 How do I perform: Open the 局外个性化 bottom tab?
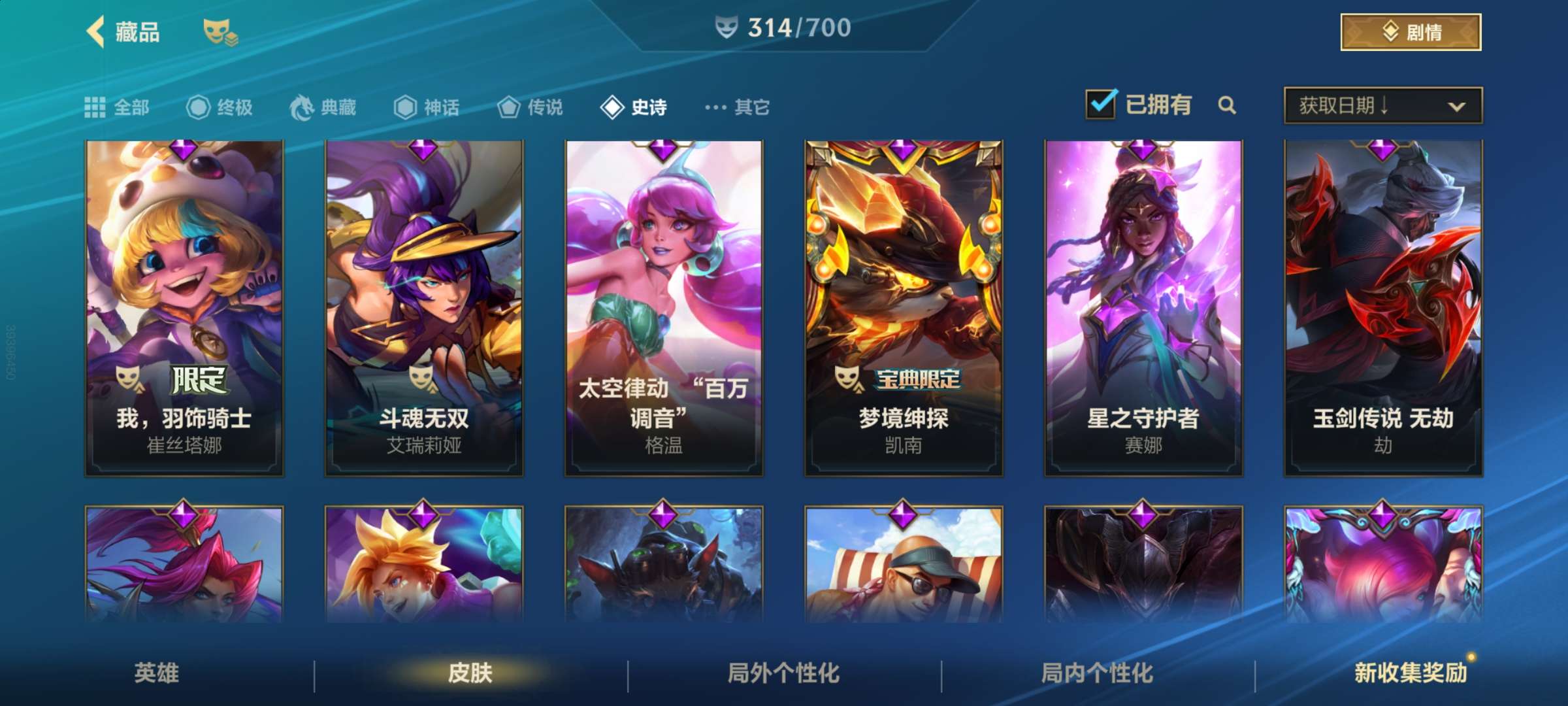pyautogui.click(x=783, y=673)
